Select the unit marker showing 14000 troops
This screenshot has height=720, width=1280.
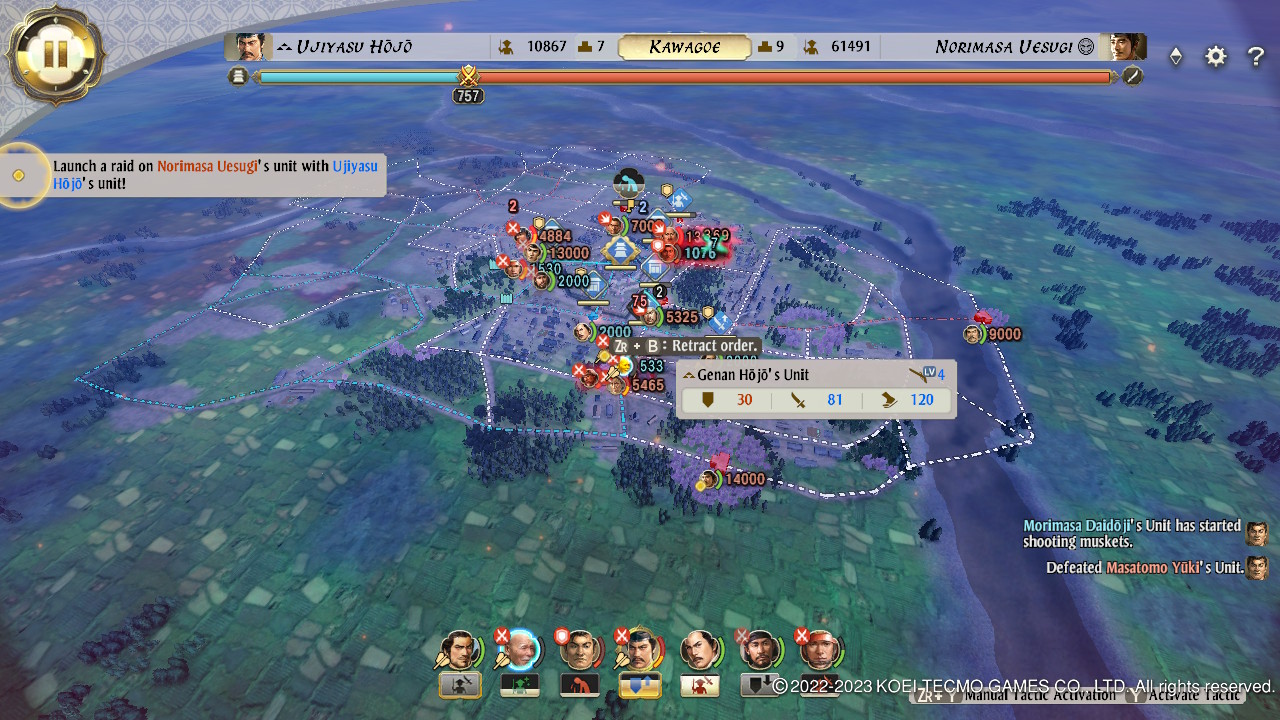point(710,480)
